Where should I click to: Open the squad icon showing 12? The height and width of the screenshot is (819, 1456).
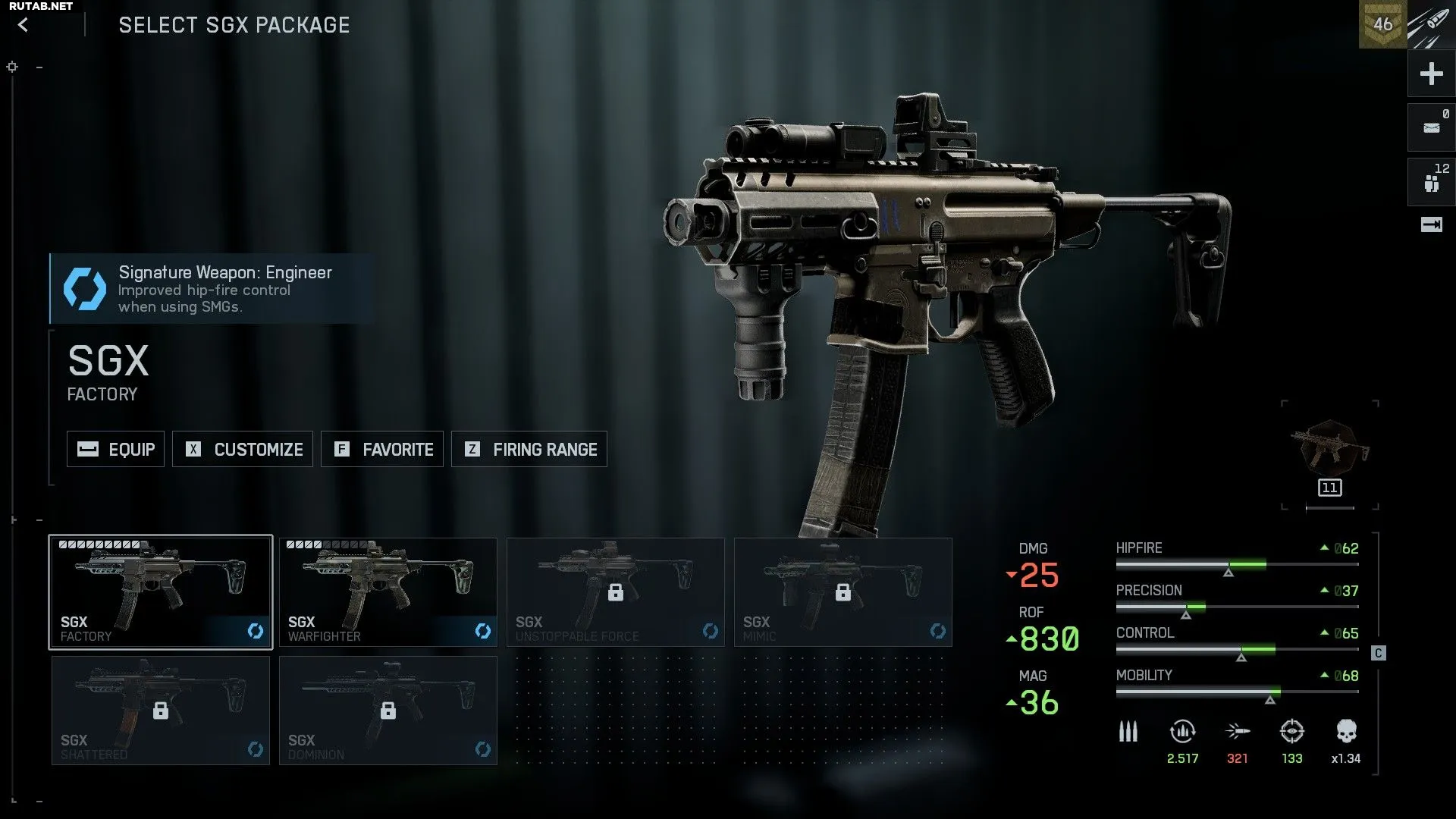coord(1431,182)
